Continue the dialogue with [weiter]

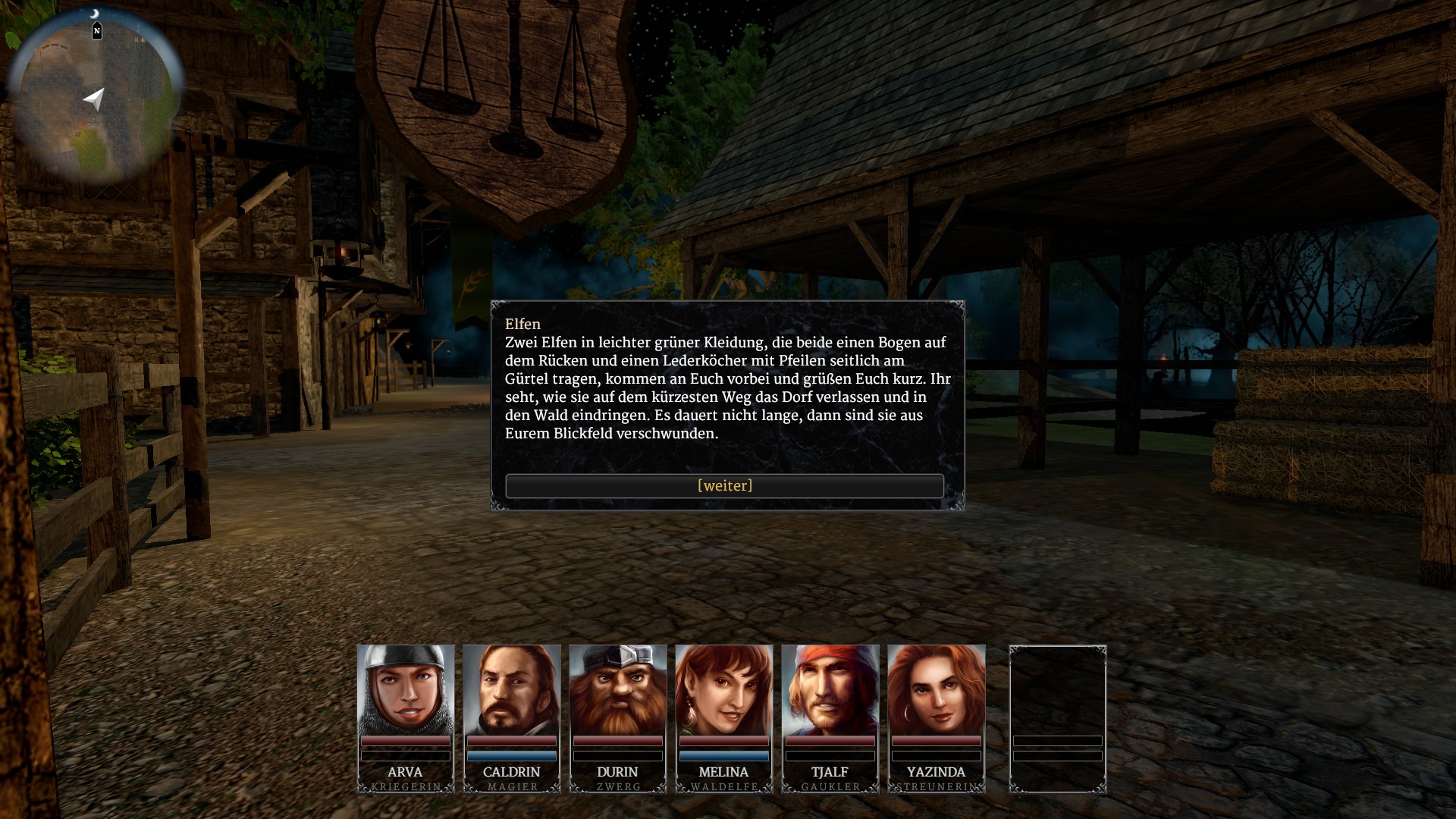click(724, 486)
